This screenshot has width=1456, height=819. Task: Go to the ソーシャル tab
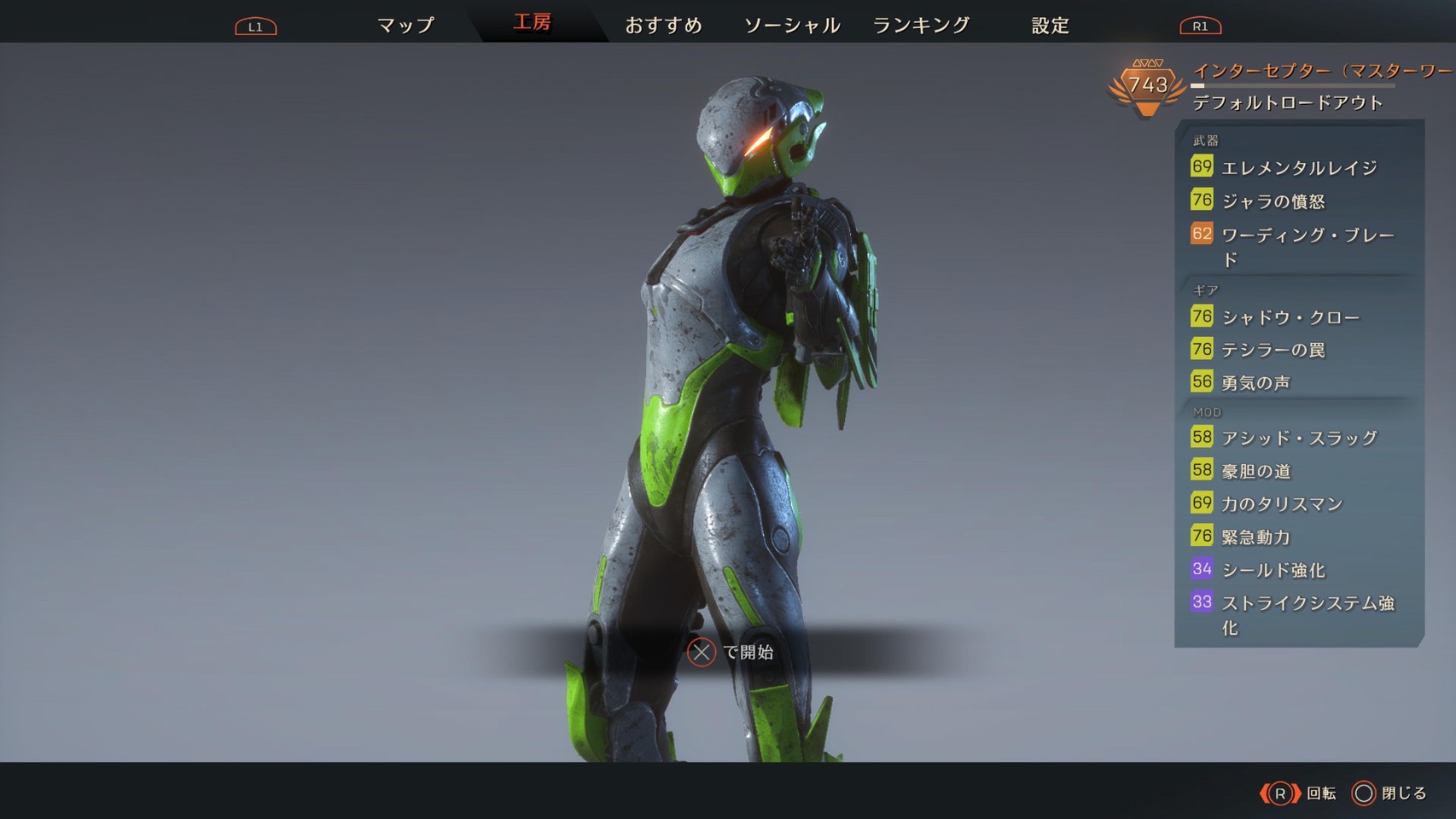792,26
